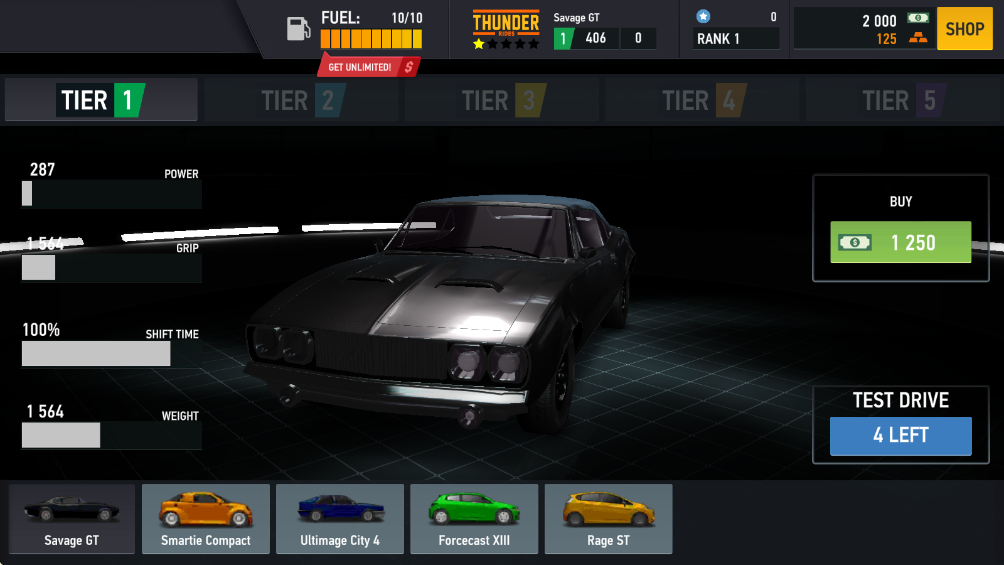Switch to the Tier 1 tab

pyautogui.click(x=101, y=100)
